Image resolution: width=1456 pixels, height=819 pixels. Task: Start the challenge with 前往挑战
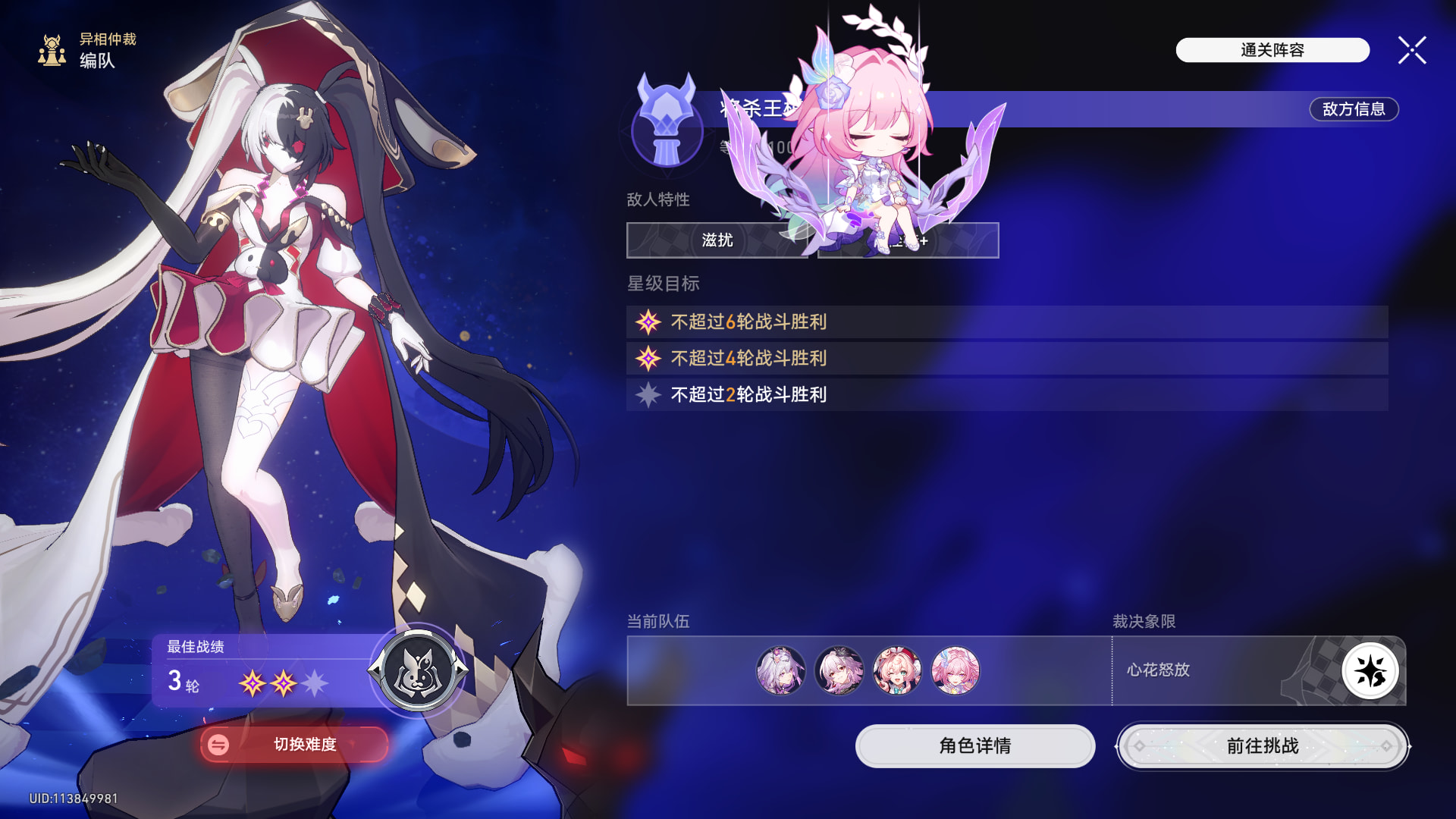tap(1263, 746)
